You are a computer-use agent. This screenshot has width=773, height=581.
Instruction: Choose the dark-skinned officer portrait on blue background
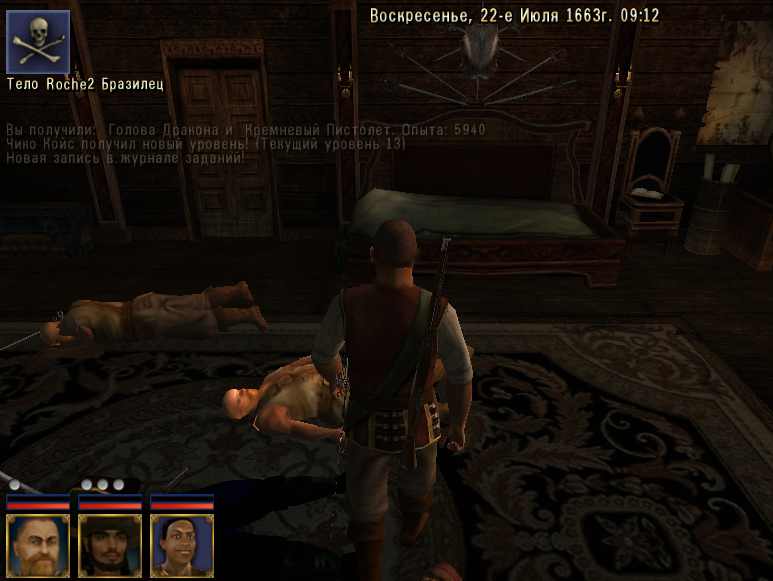tap(182, 545)
